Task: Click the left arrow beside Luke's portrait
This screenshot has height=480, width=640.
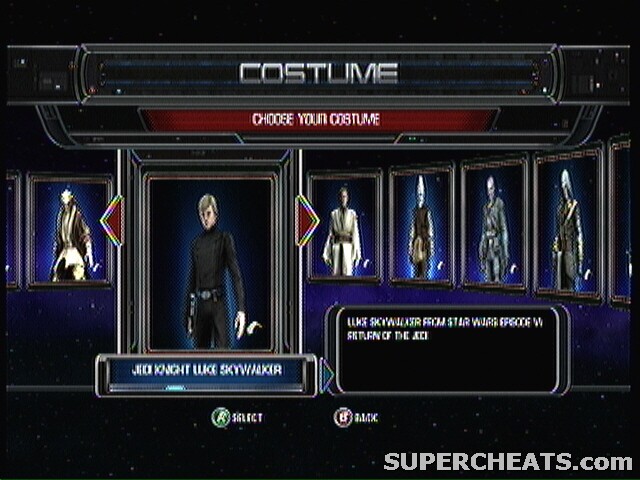Action: (x=112, y=221)
